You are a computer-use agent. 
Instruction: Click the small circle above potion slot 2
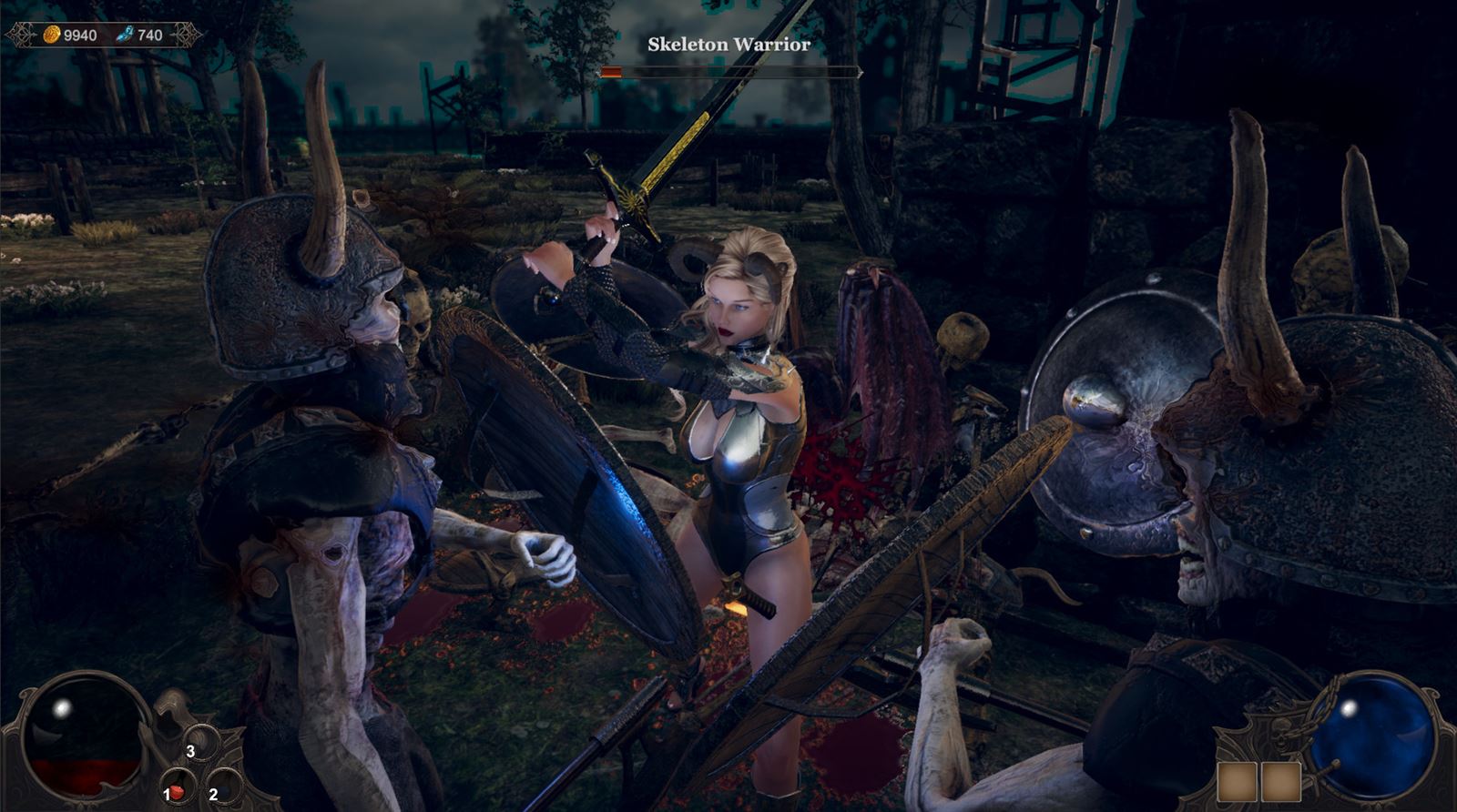(x=199, y=744)
